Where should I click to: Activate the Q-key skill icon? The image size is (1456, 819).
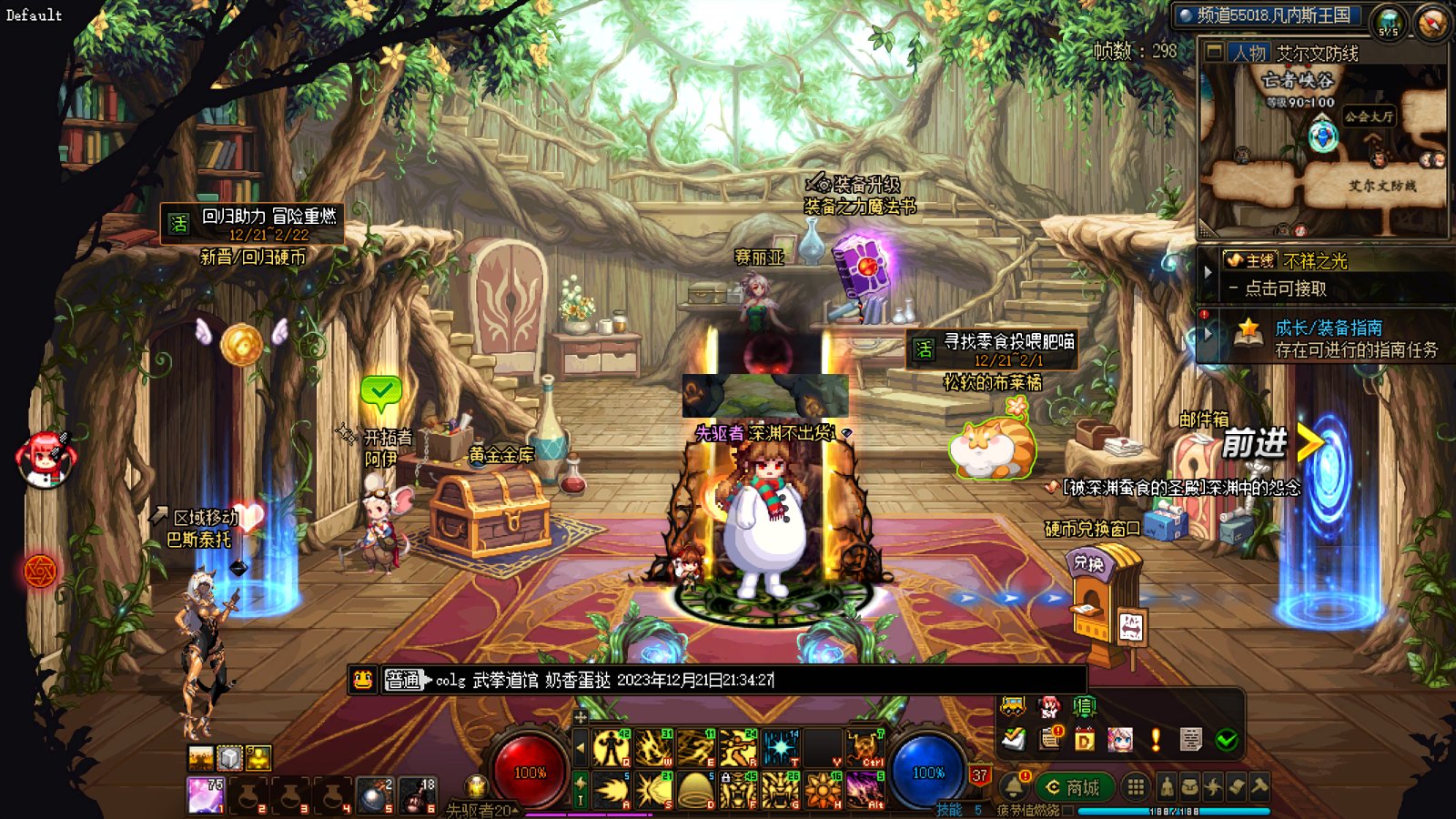tap(611, 748)
